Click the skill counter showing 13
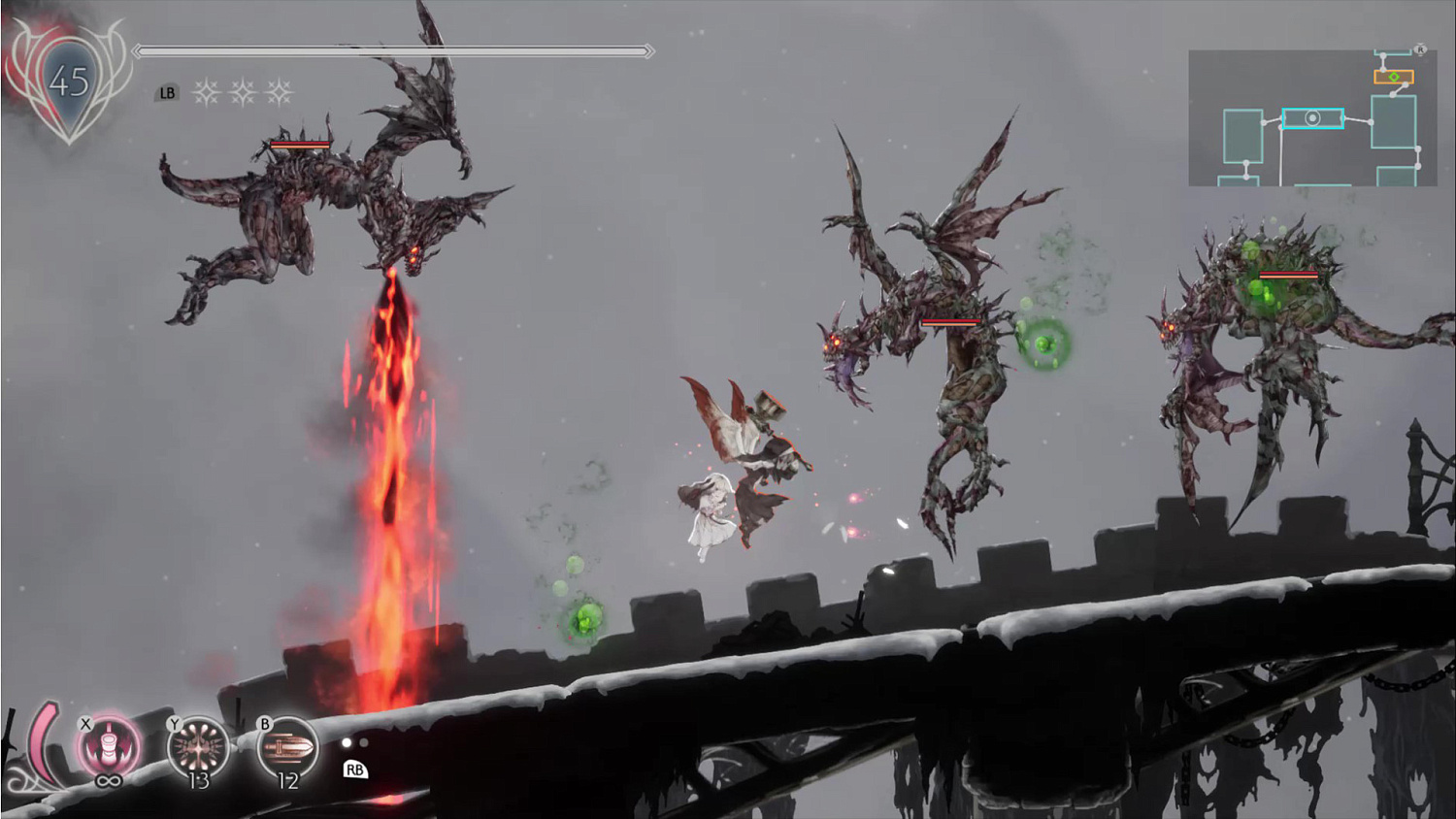The image size is (1456, 819). pos(199,780)
